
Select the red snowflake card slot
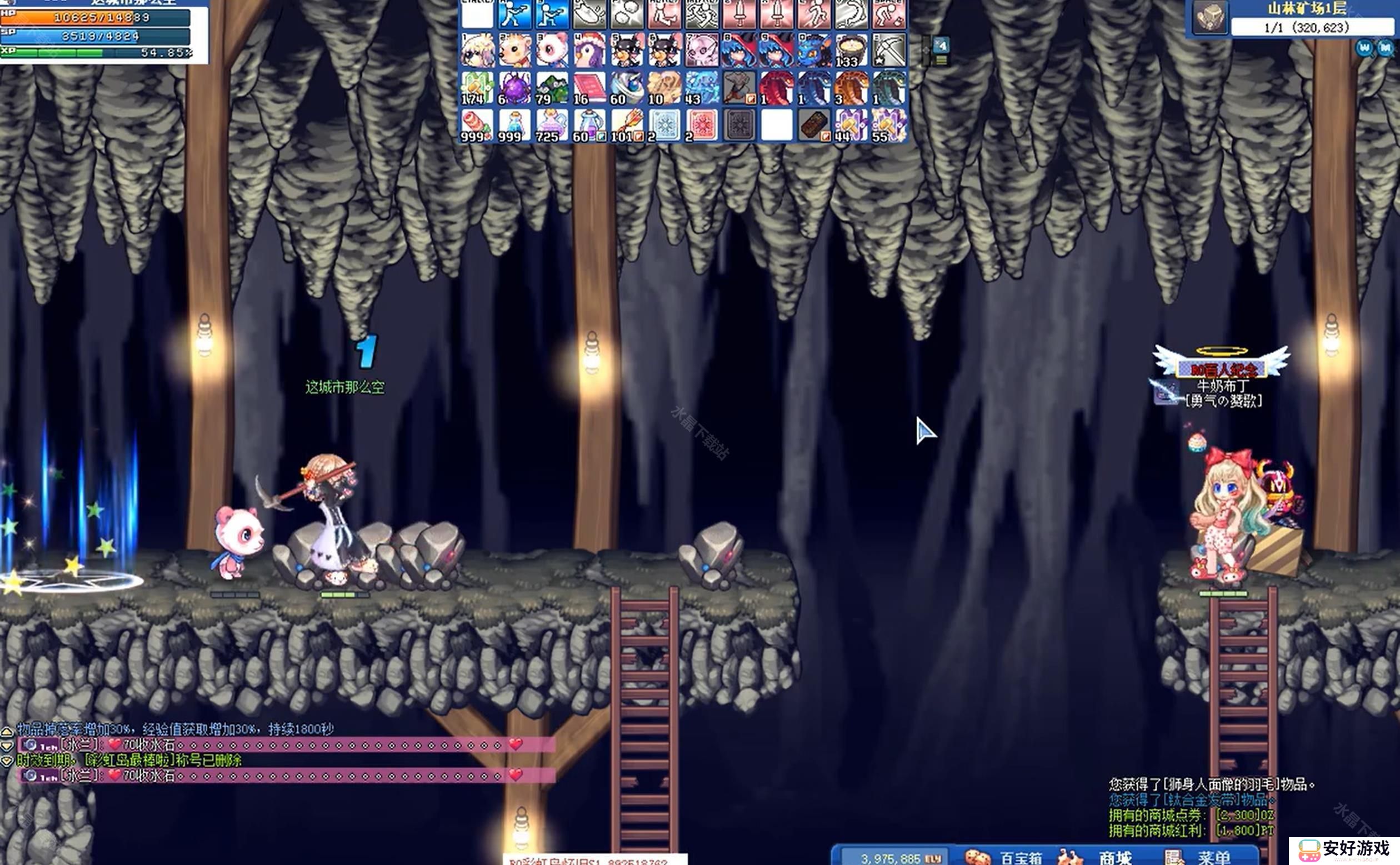[702, 126]
